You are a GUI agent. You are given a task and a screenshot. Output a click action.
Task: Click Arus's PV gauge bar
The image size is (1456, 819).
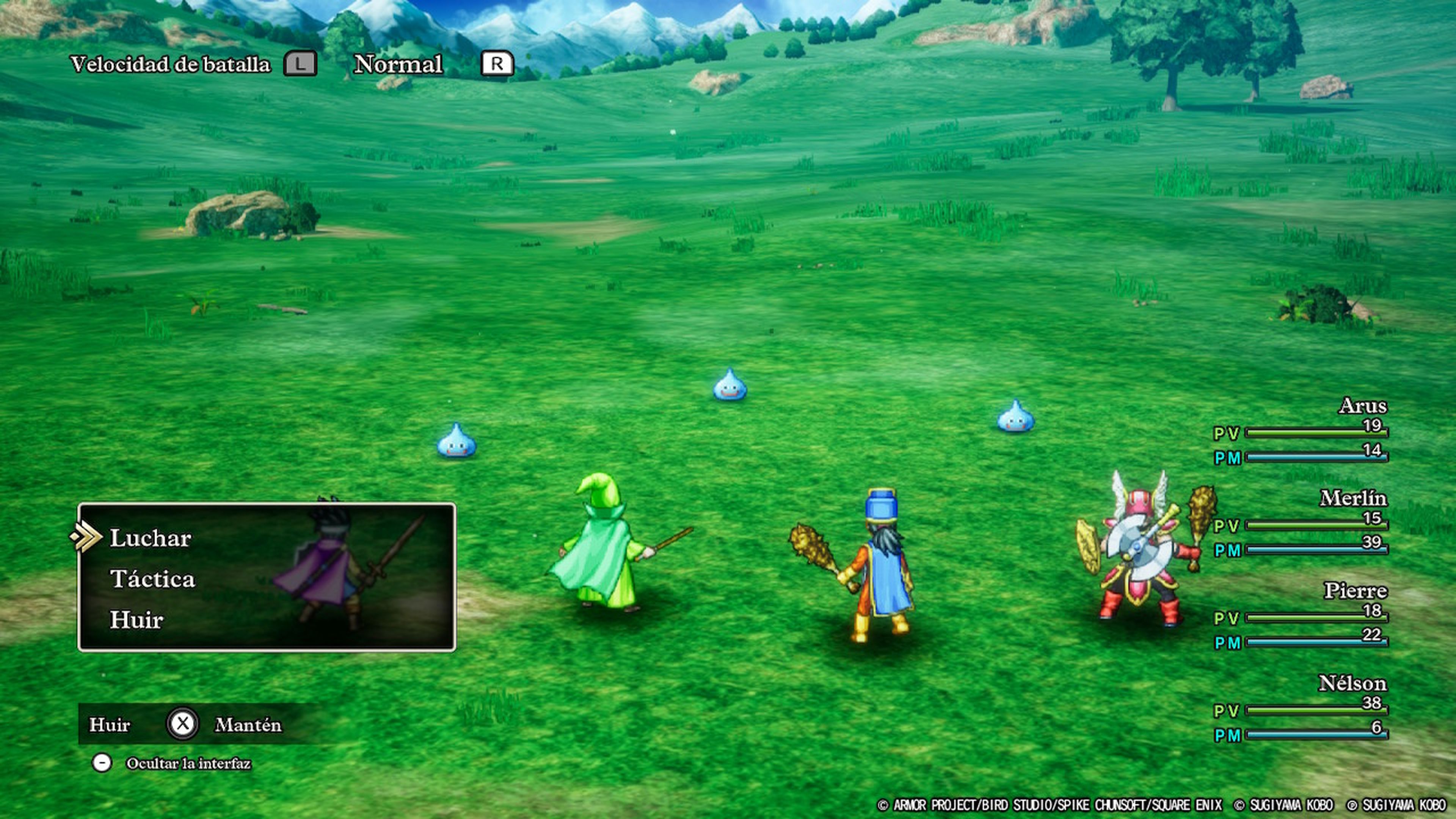(x=1317, y=433)
